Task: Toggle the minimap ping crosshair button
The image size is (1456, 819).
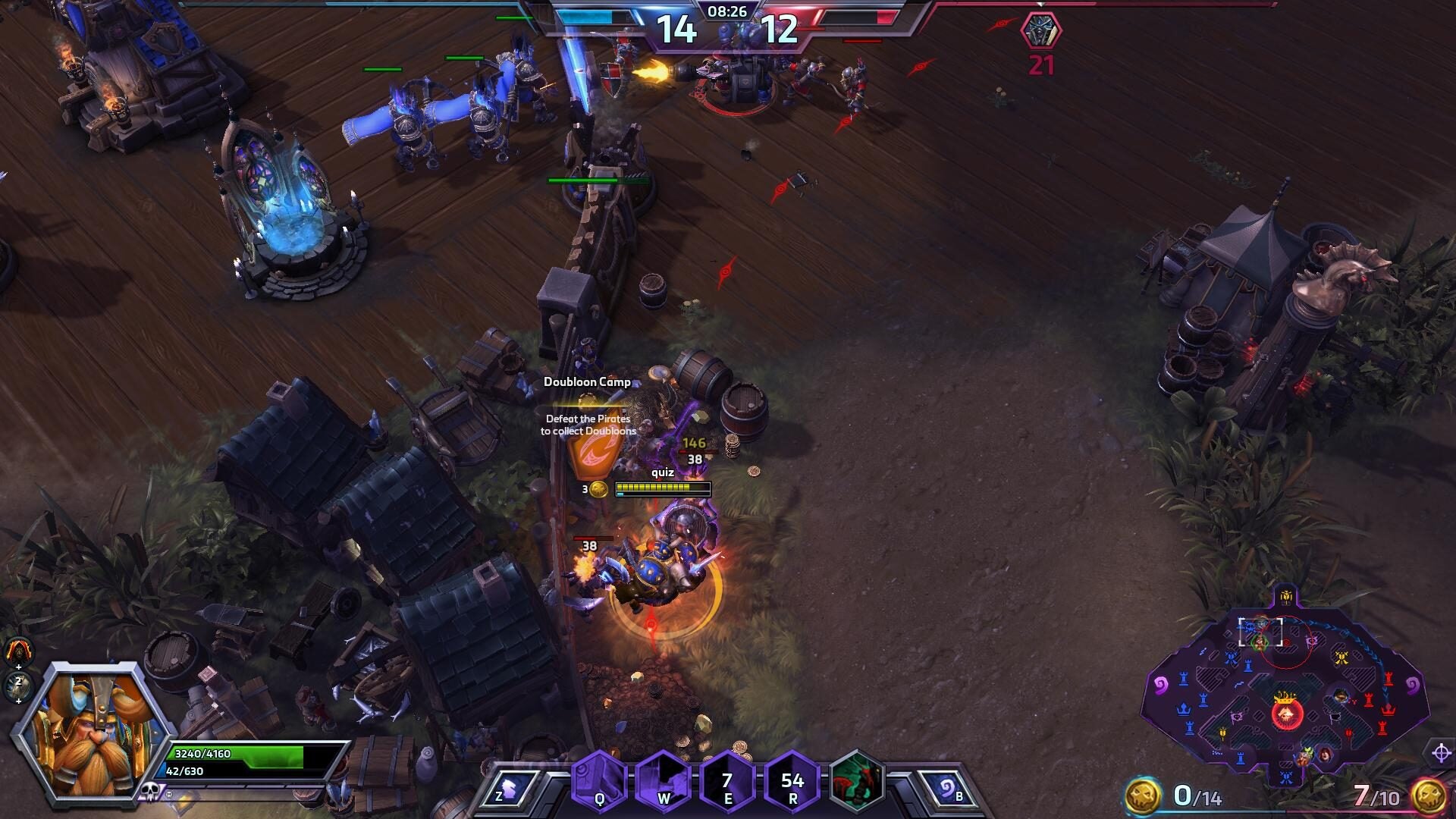Action: pos(1441,753)
